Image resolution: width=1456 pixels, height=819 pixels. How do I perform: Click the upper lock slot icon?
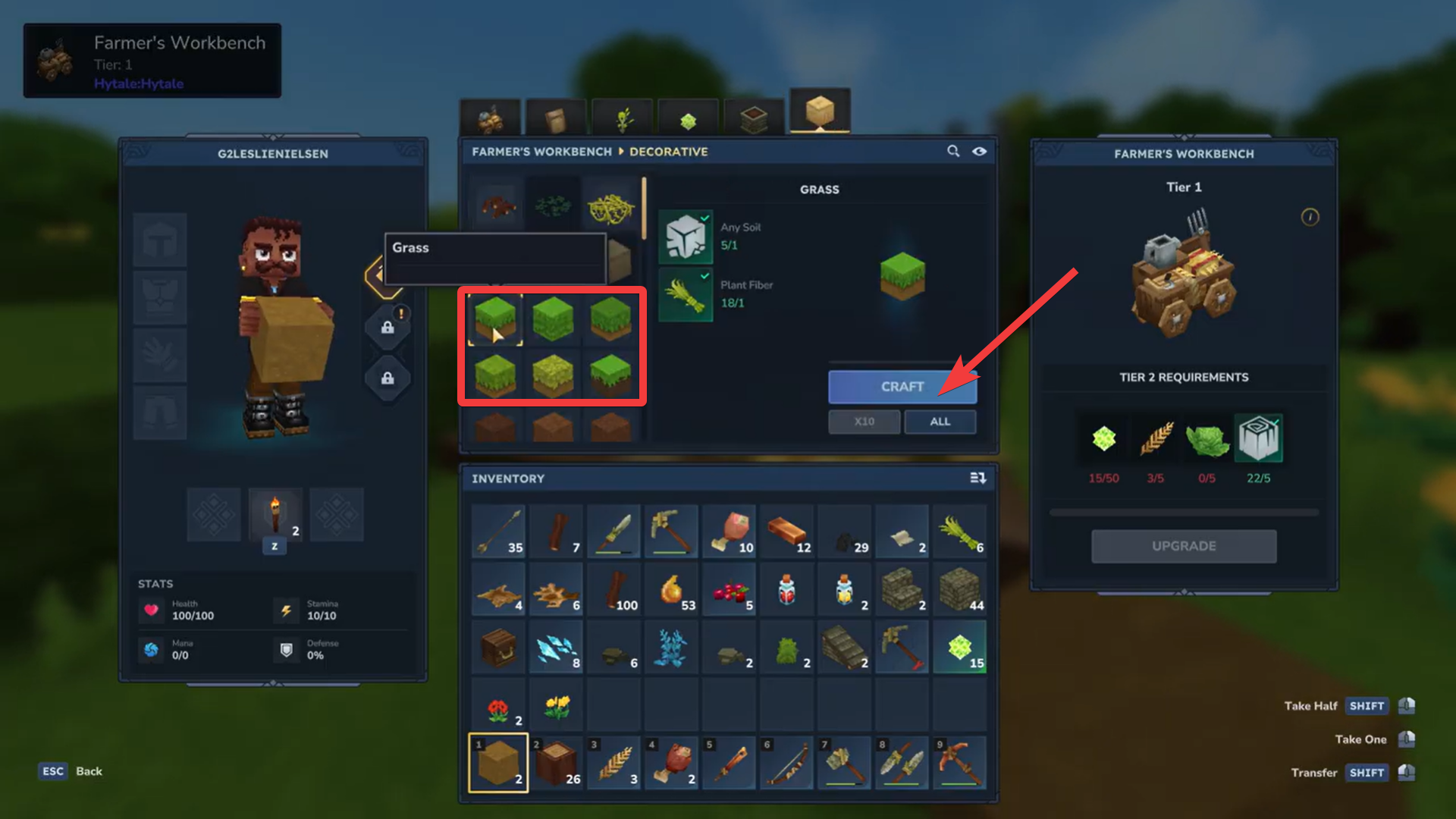[388, 326]
